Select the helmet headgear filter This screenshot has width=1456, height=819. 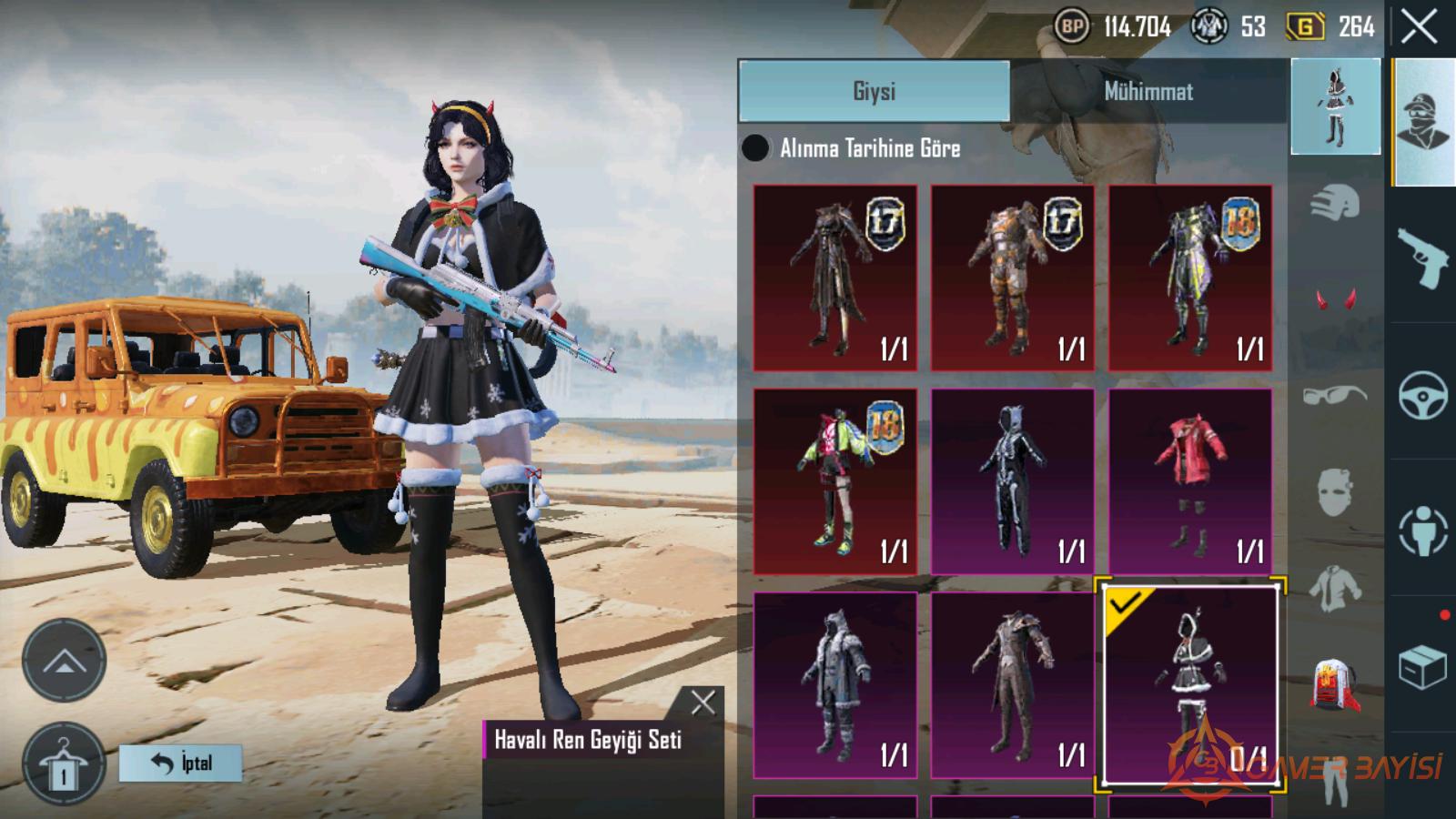[x=1335, y=202]
